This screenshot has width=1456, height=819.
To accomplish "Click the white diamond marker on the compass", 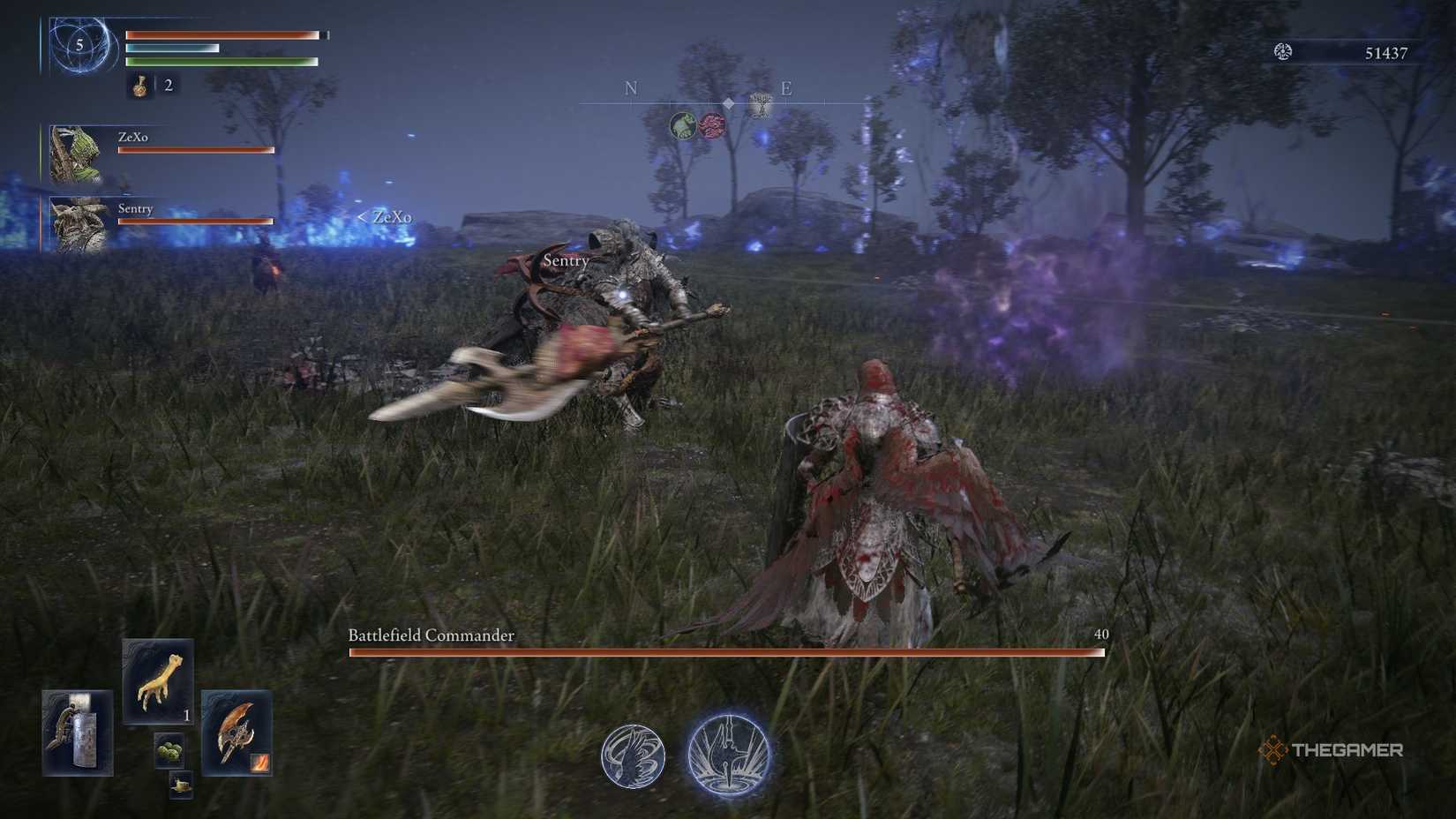I will tap(728, 103).
